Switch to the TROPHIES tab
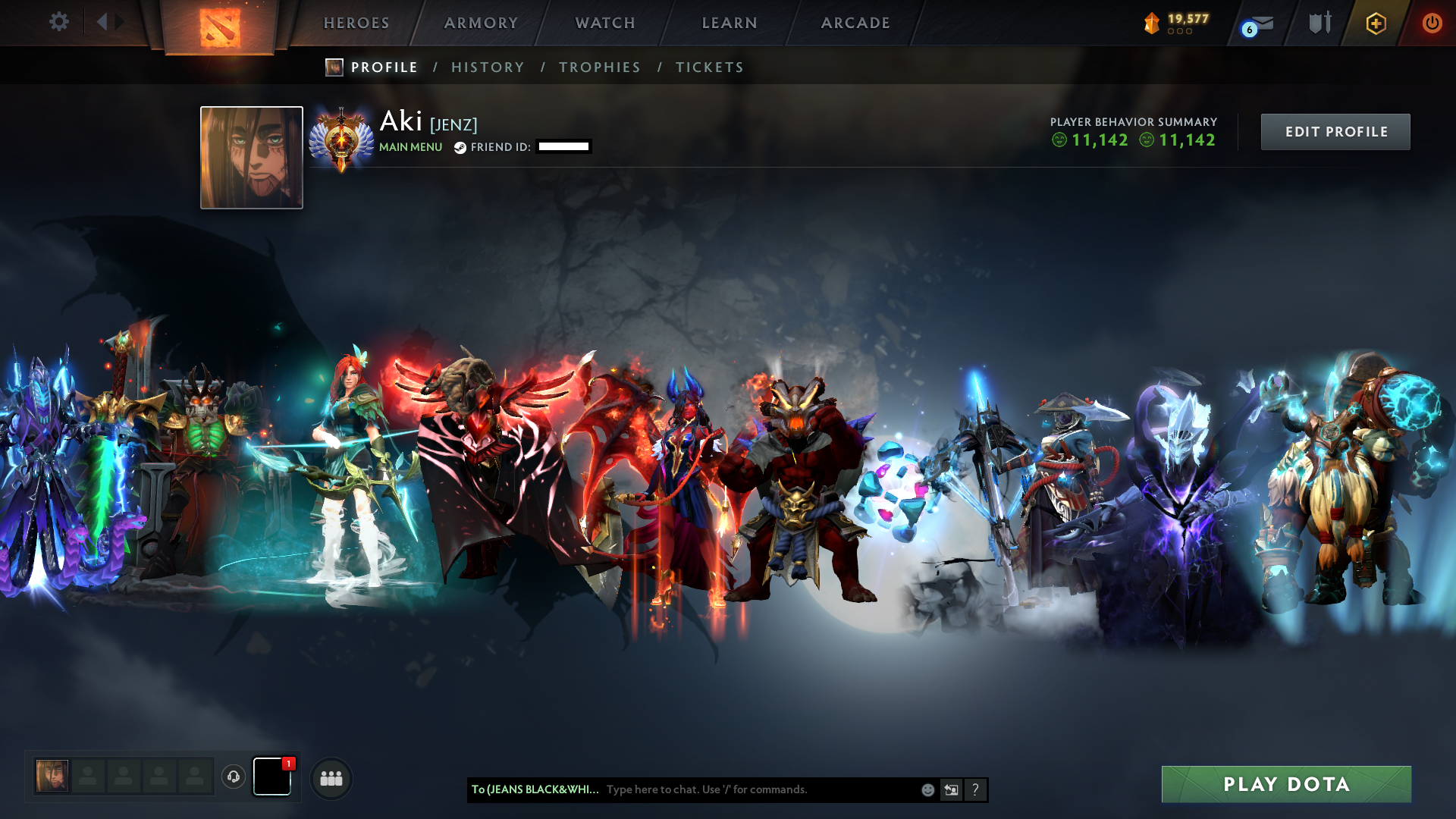This screenshot has width=1456, height=819. [599, 67]
